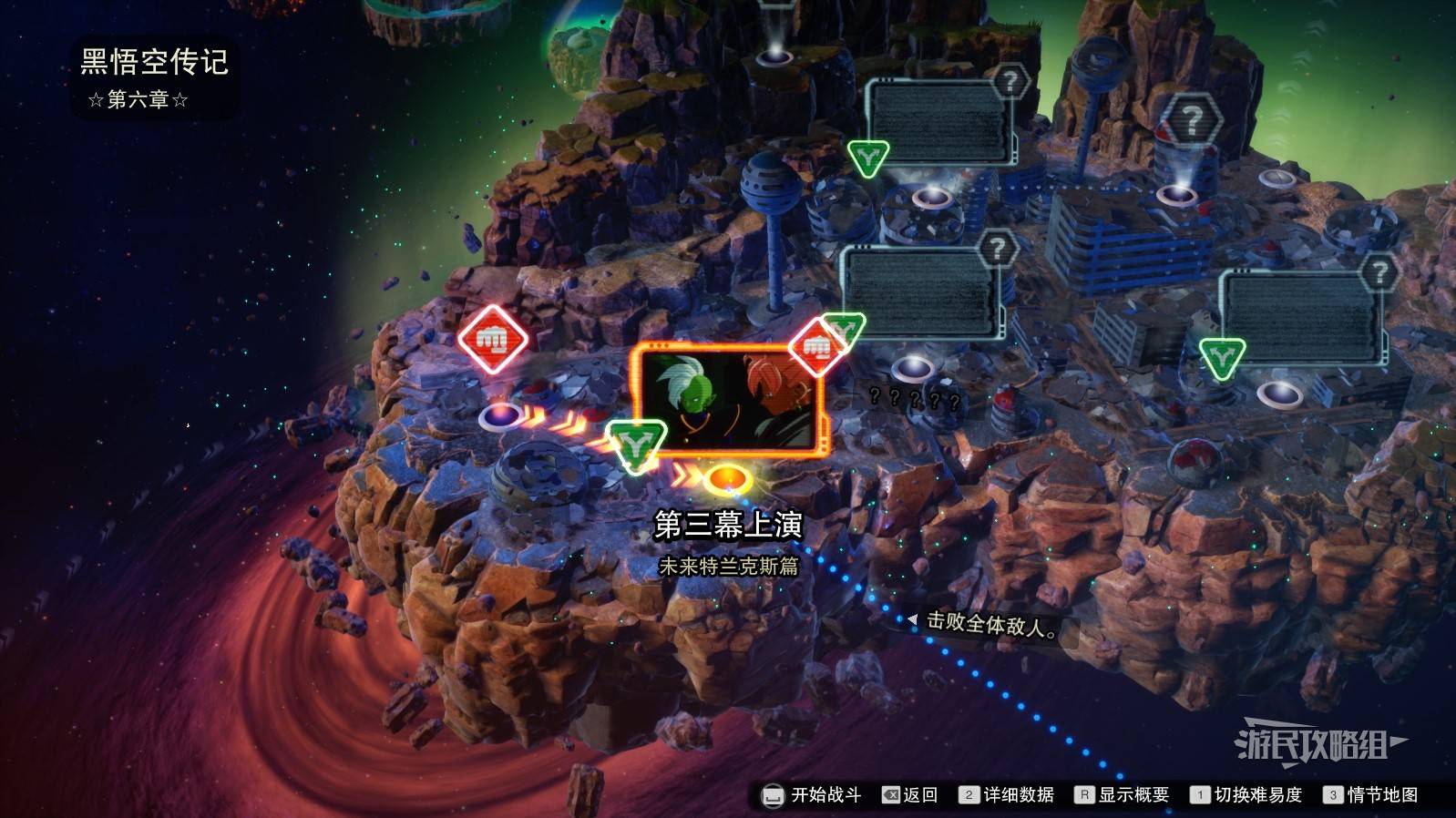Pick the large standalone question-mark hexagon node
The image size is (1456, 818).
(x=1191, y=119)
